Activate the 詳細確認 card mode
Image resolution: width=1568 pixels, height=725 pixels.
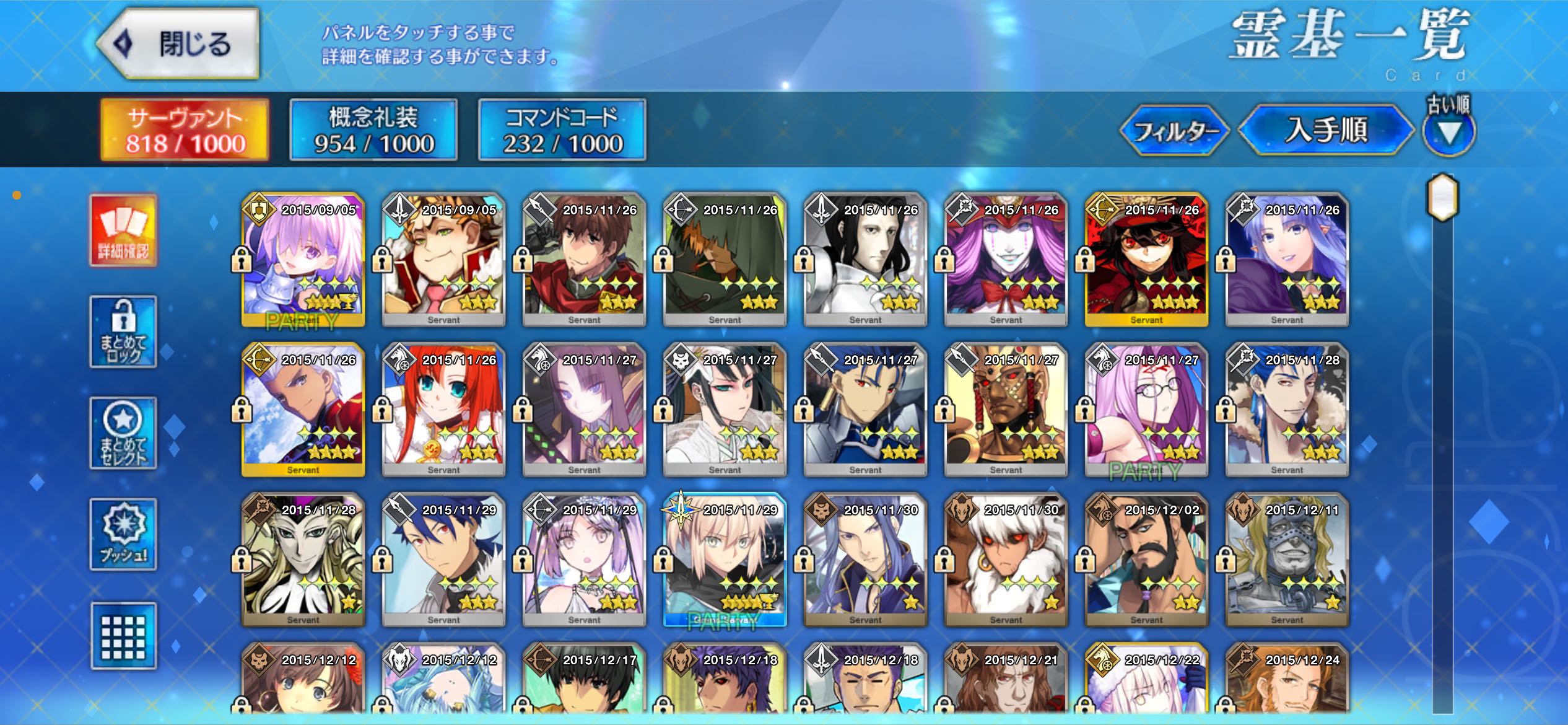[x=123, y=231]
